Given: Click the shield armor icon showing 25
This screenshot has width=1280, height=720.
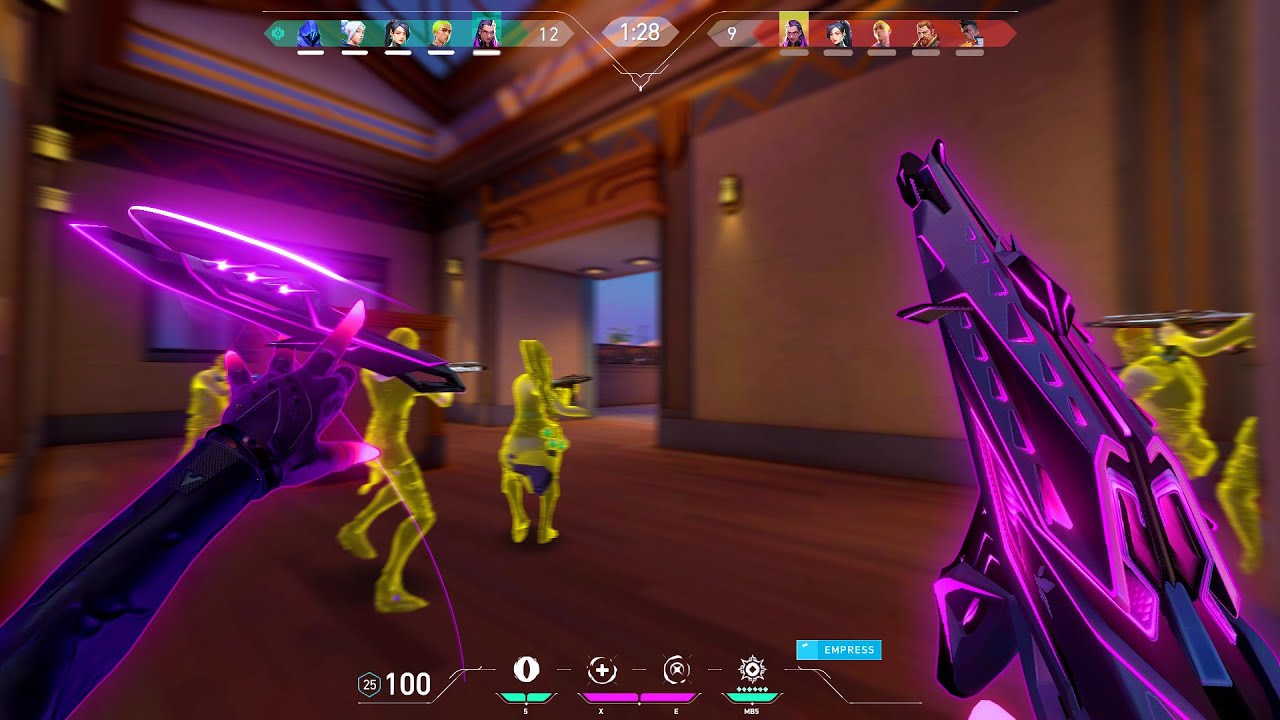Looking at the screenshot, I should click(370, 686).
